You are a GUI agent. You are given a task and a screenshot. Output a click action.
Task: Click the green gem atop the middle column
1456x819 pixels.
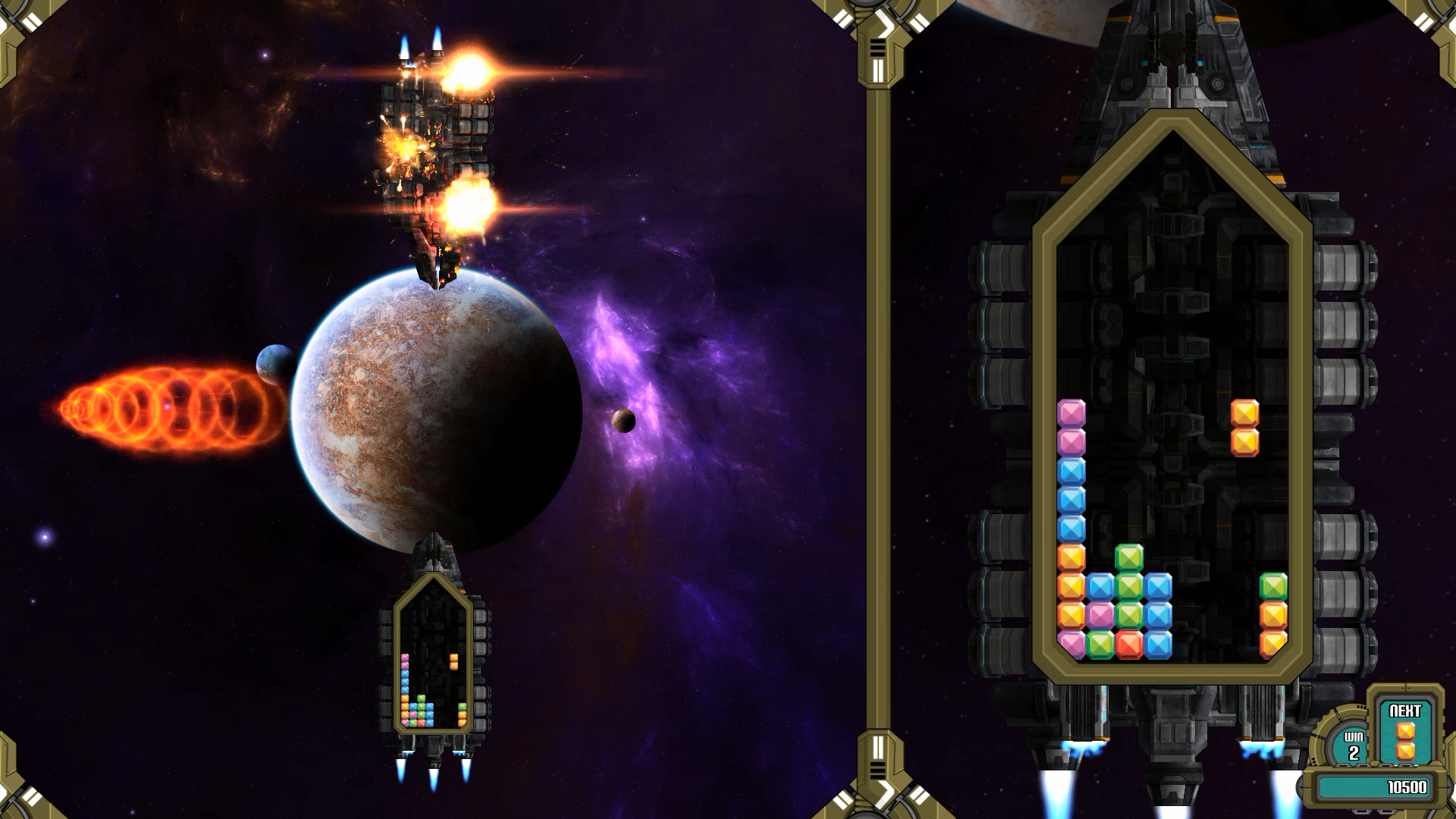[x=1130, y=556]
